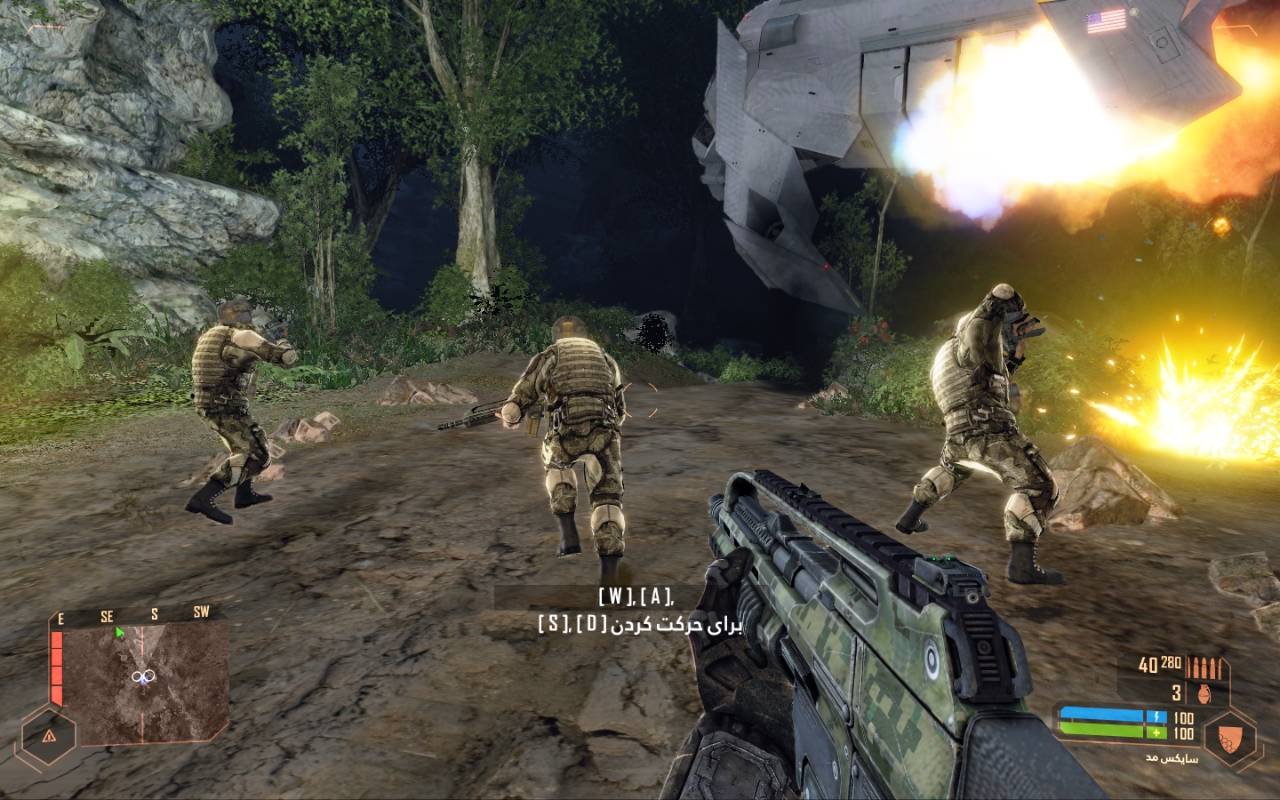Image resolution: width=1280 pixels, height=800 pixels.
Task: Click the compass heading strip above the minimap
Action: click(x=133, y=616)
